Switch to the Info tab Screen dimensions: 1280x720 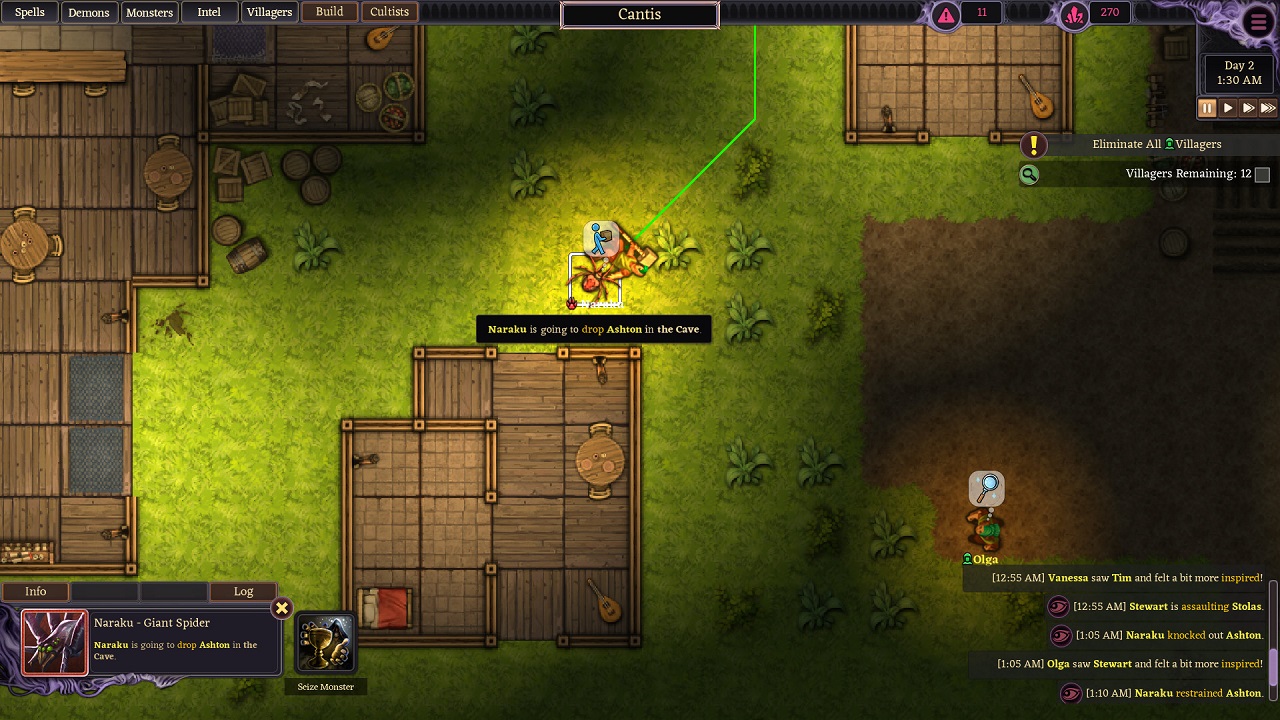point(36,591)
